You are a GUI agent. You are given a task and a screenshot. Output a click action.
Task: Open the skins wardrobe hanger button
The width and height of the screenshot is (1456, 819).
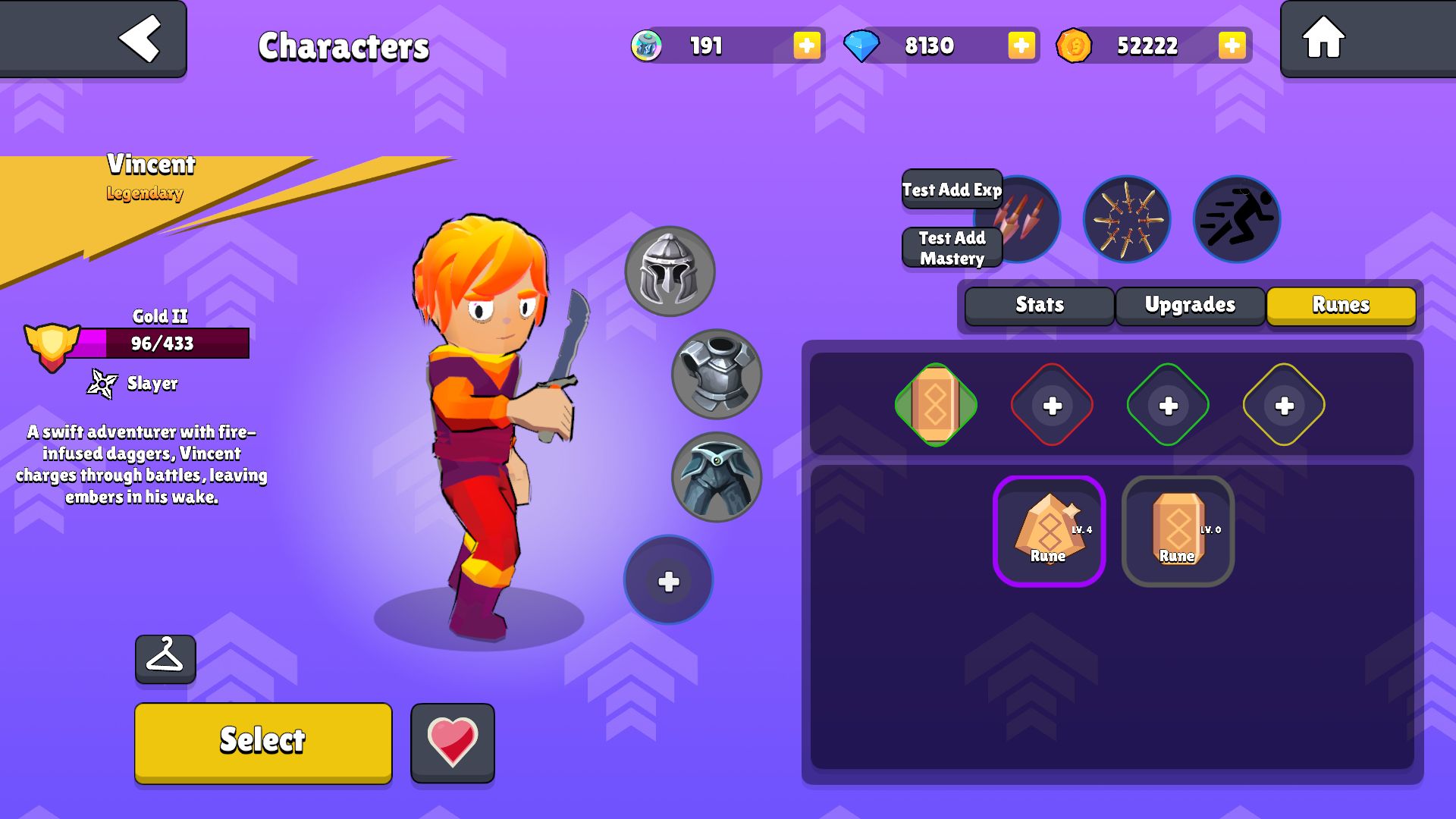pos(165,658)
